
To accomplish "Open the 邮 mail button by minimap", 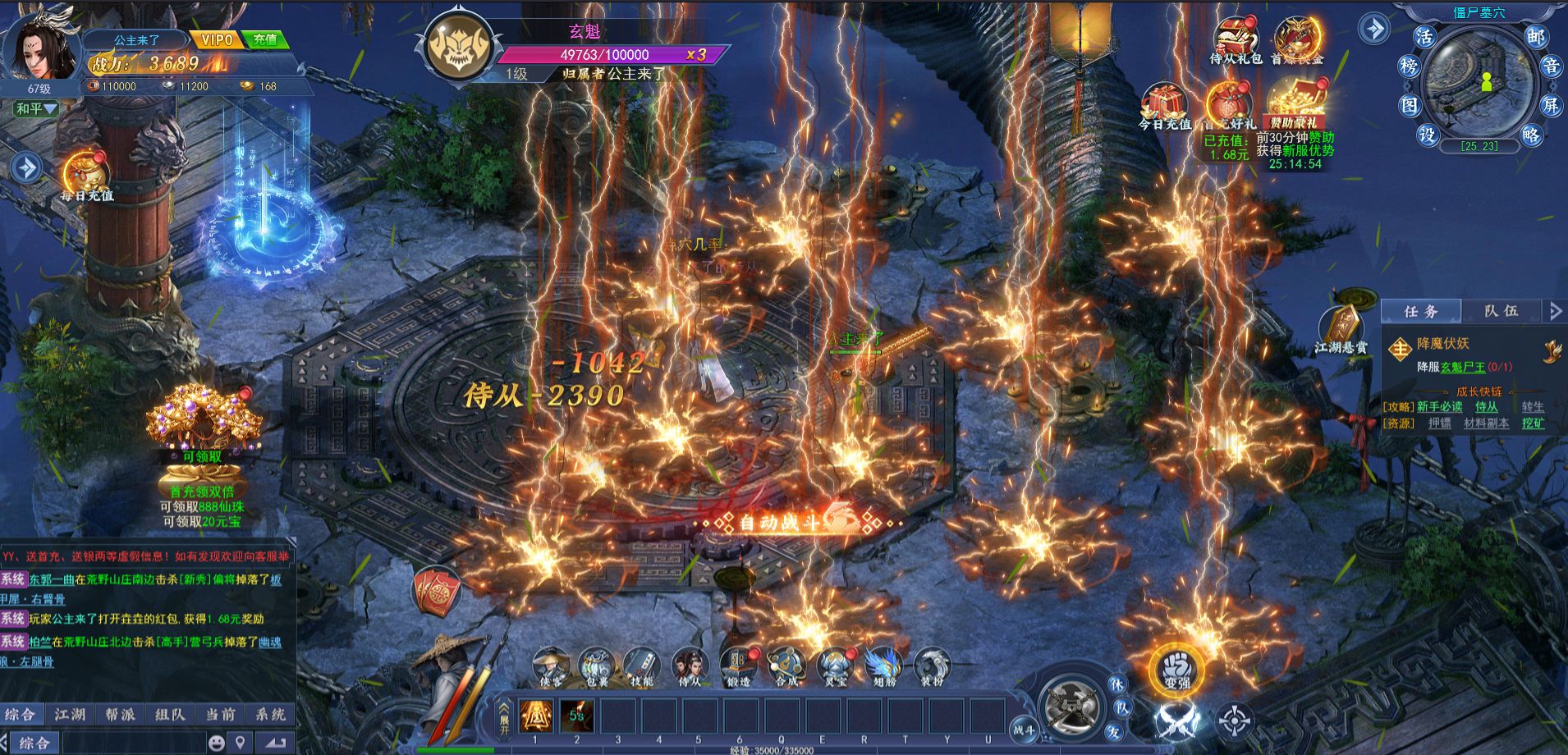I will [x=1535, y=37].
